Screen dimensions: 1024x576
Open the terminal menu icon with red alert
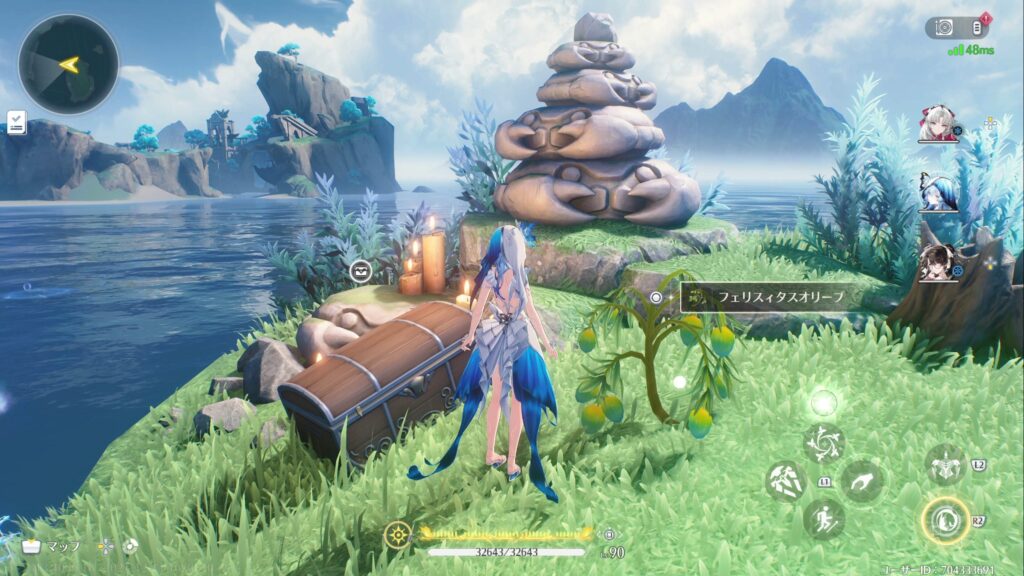[976, 28]
